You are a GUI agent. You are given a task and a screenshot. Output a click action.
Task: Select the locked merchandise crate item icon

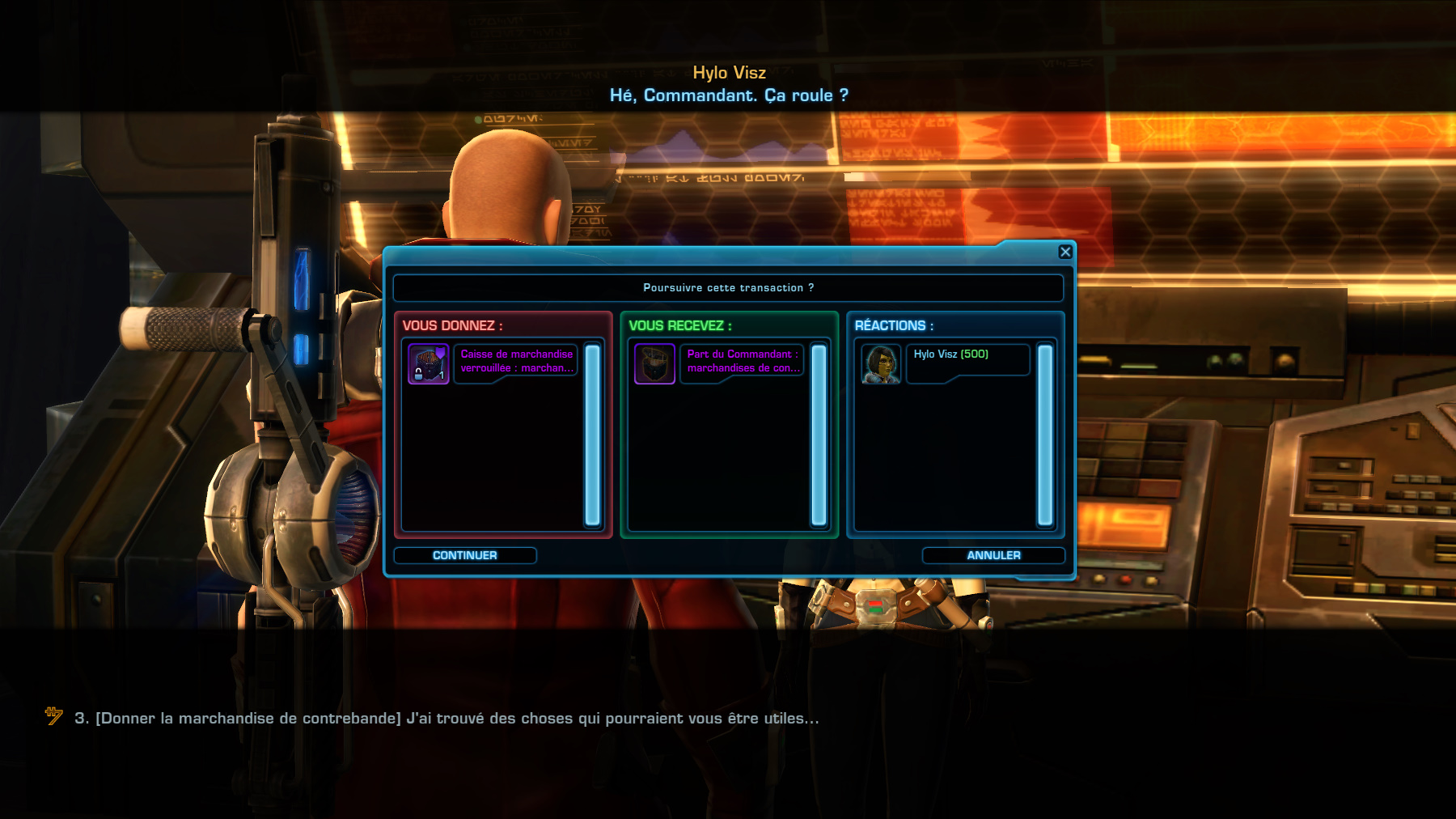point(430,364)
